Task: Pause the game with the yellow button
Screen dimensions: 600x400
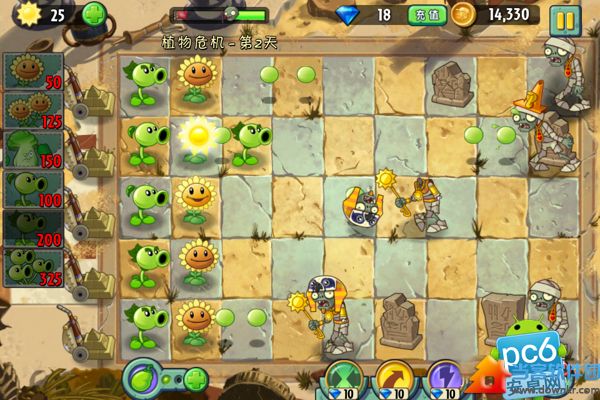Action: [x=565, y=17]
